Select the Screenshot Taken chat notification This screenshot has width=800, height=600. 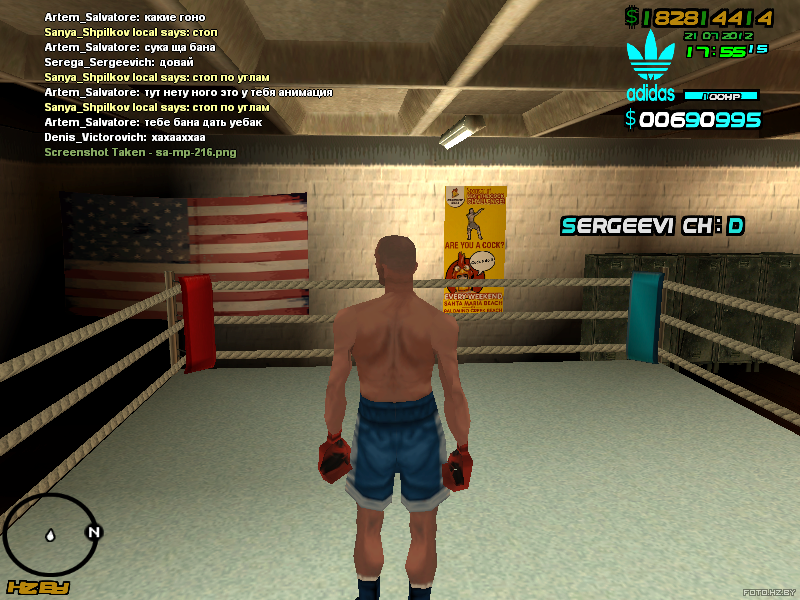(140, 152)
